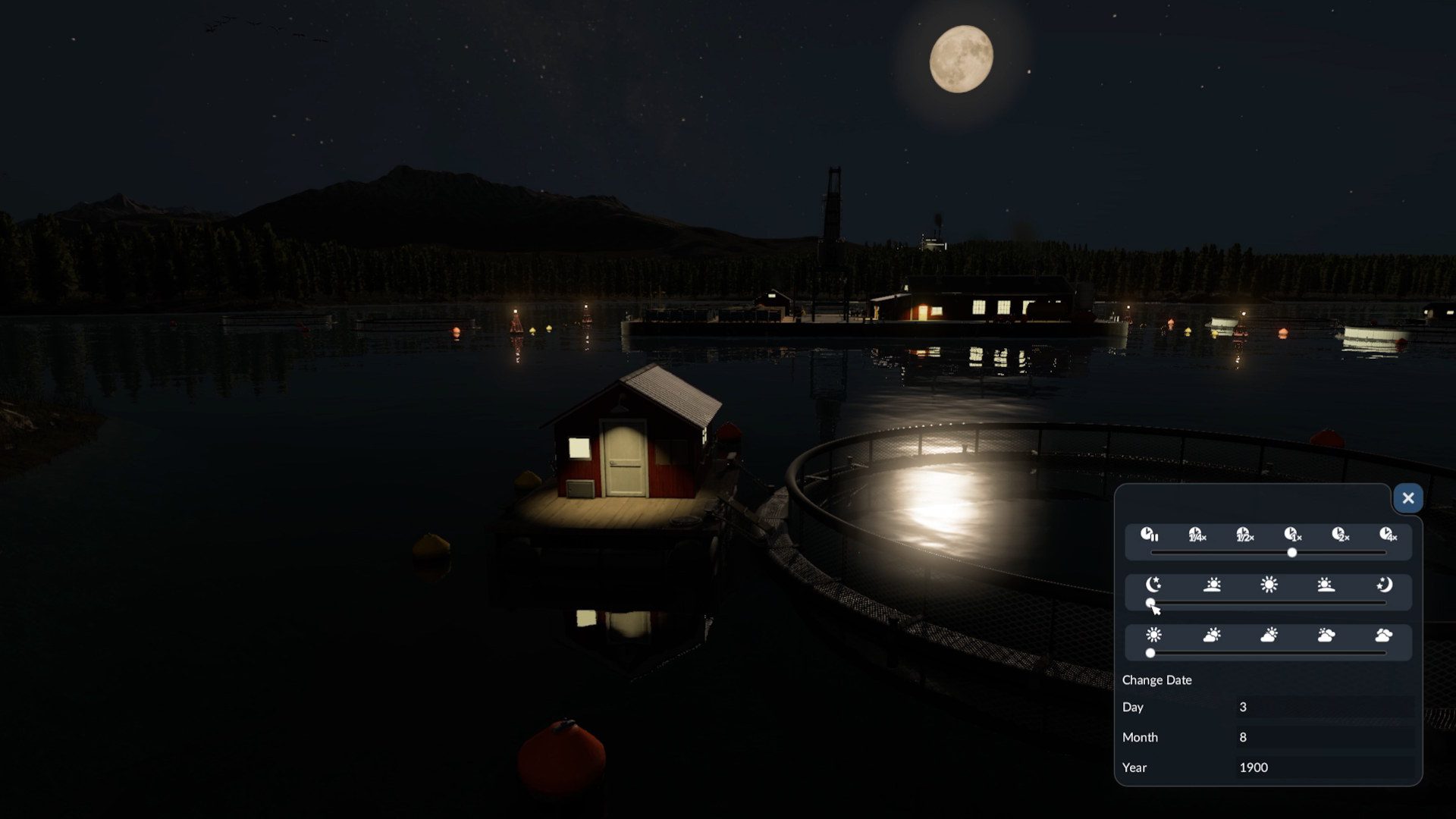This screenshot has width=1456, height=819.
Task: Edit the Year field
Action: point(1324,767)
